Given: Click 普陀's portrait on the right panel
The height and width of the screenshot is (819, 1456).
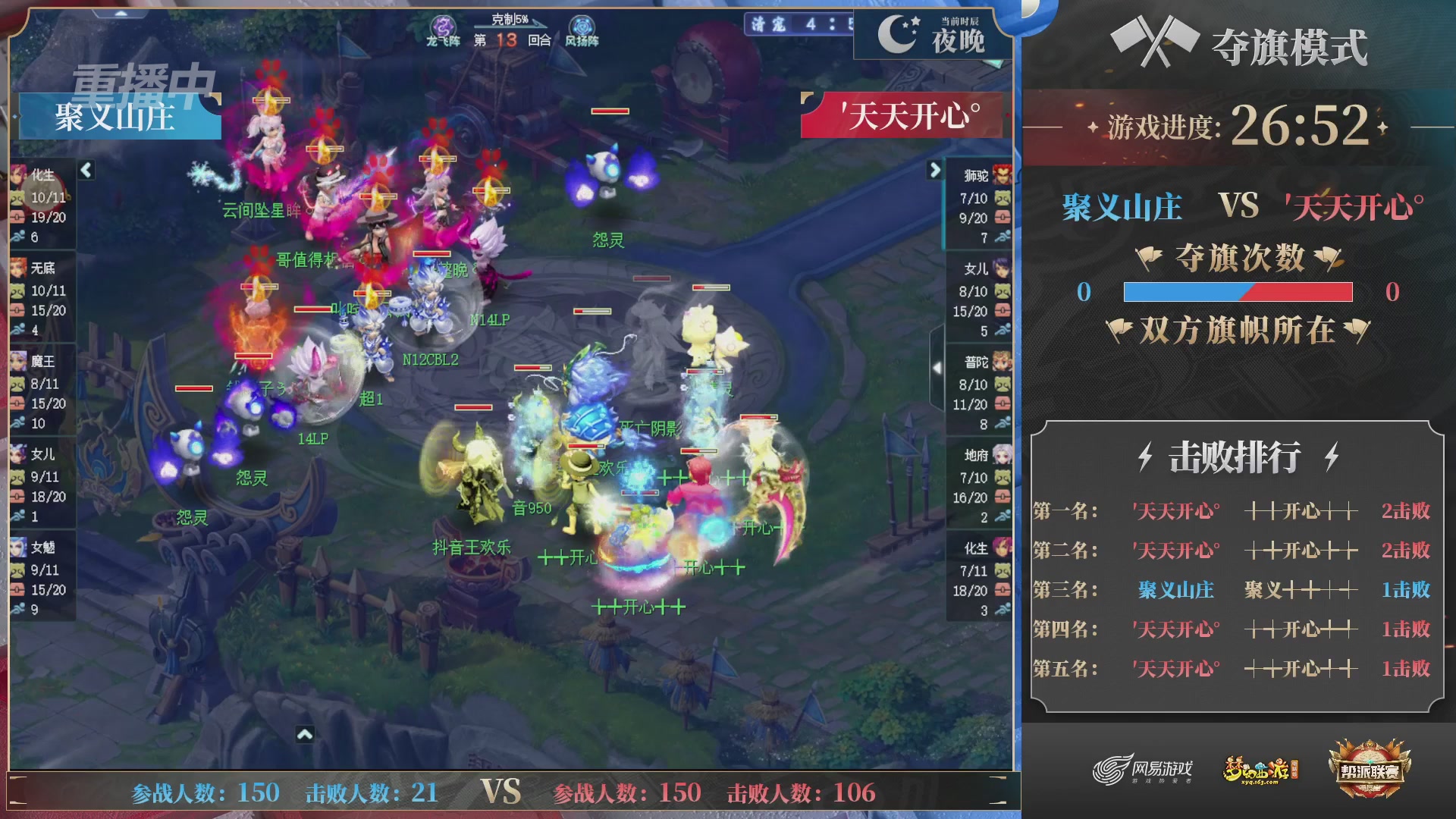Looking at the screenshot, I should [x=1003, y=362].
